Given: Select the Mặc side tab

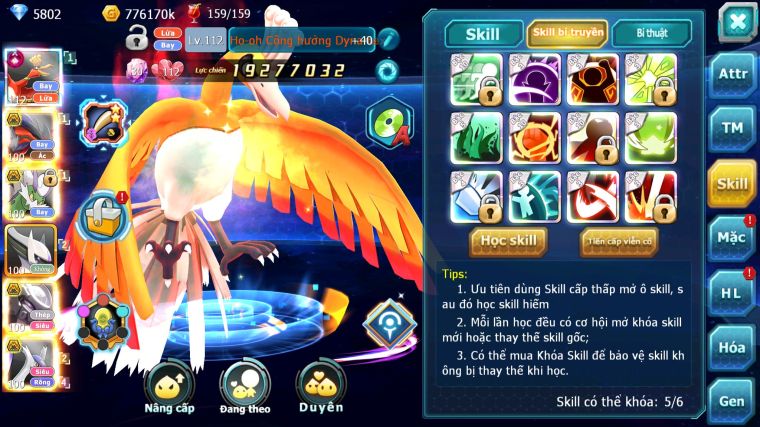Looking at the screenshot, I should pyautogui.click(x=732, y=237).
